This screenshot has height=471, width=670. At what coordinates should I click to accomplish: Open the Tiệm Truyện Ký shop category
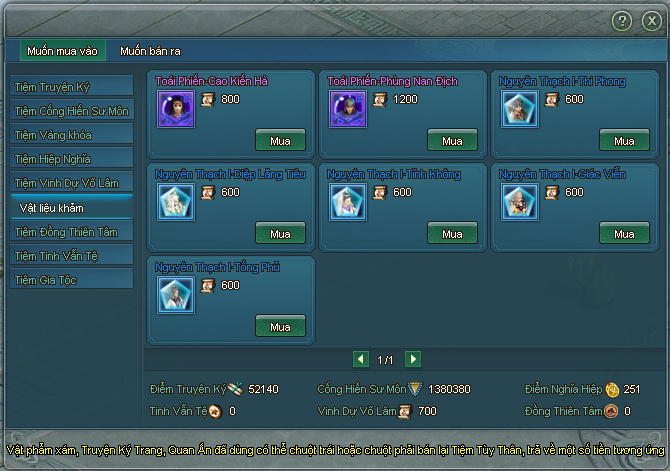pyautogui.click(x=70, y=87)
